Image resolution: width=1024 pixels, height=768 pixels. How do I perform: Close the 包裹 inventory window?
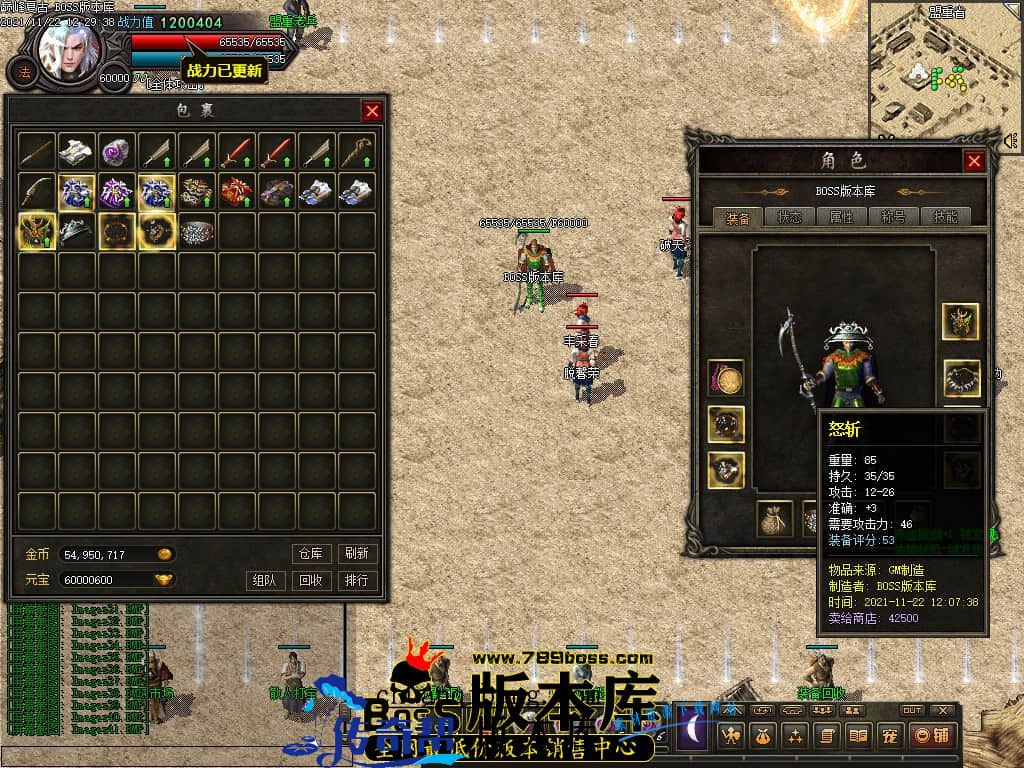click(x=372, y=111)
